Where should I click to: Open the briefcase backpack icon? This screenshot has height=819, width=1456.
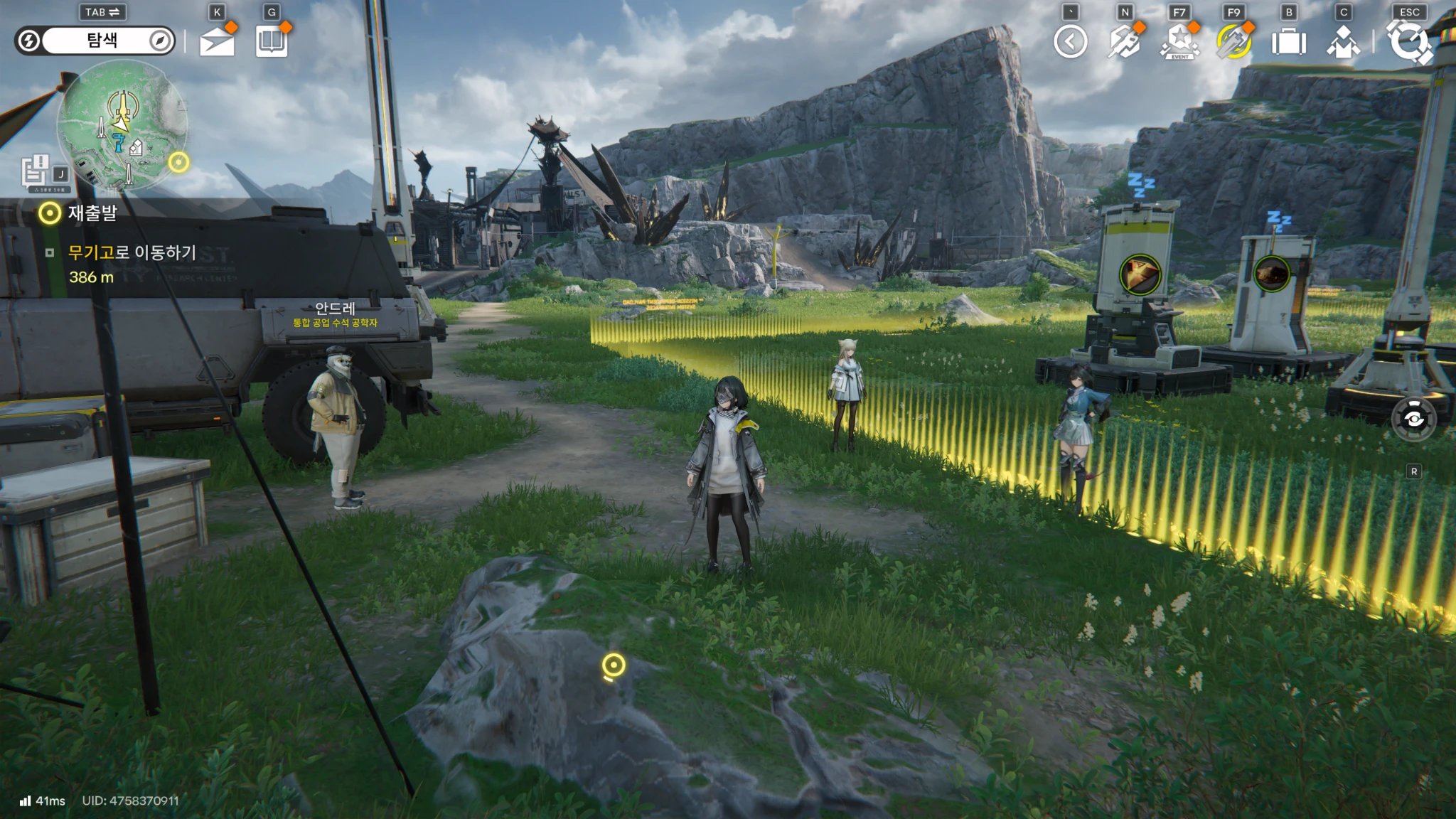coord(1288,42)
